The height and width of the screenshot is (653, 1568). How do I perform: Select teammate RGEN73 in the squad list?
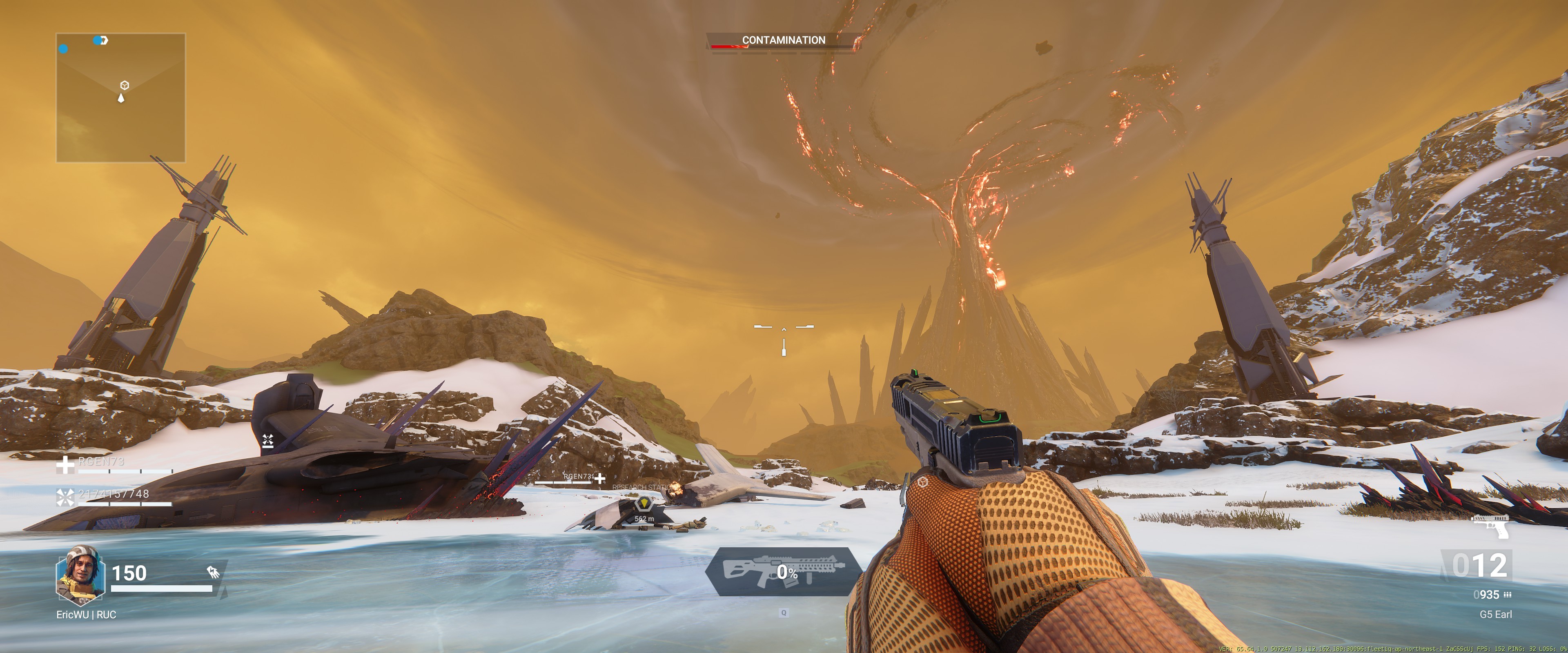tap(101, 462)
